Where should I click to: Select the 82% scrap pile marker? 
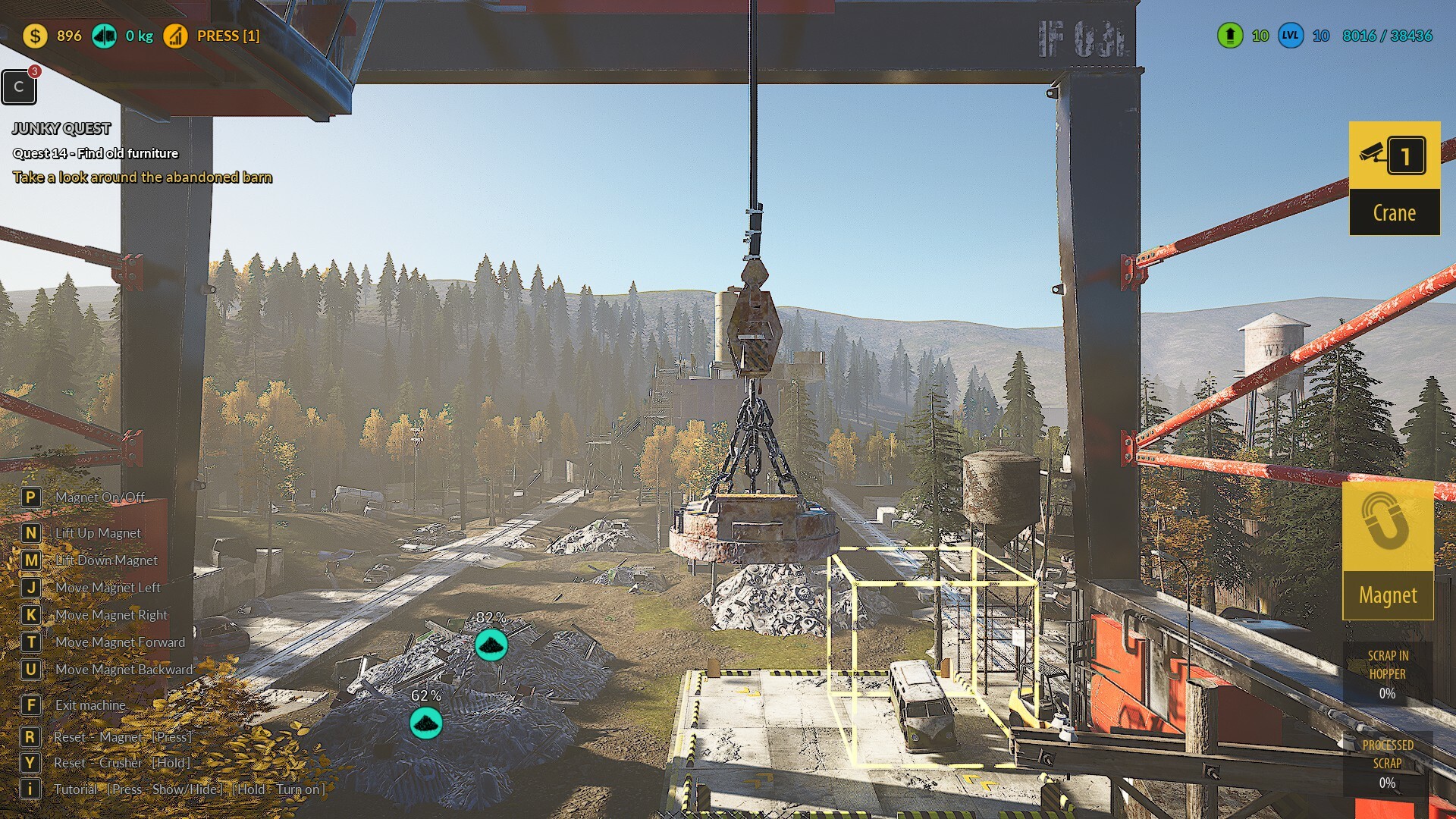tap(491, 645)
